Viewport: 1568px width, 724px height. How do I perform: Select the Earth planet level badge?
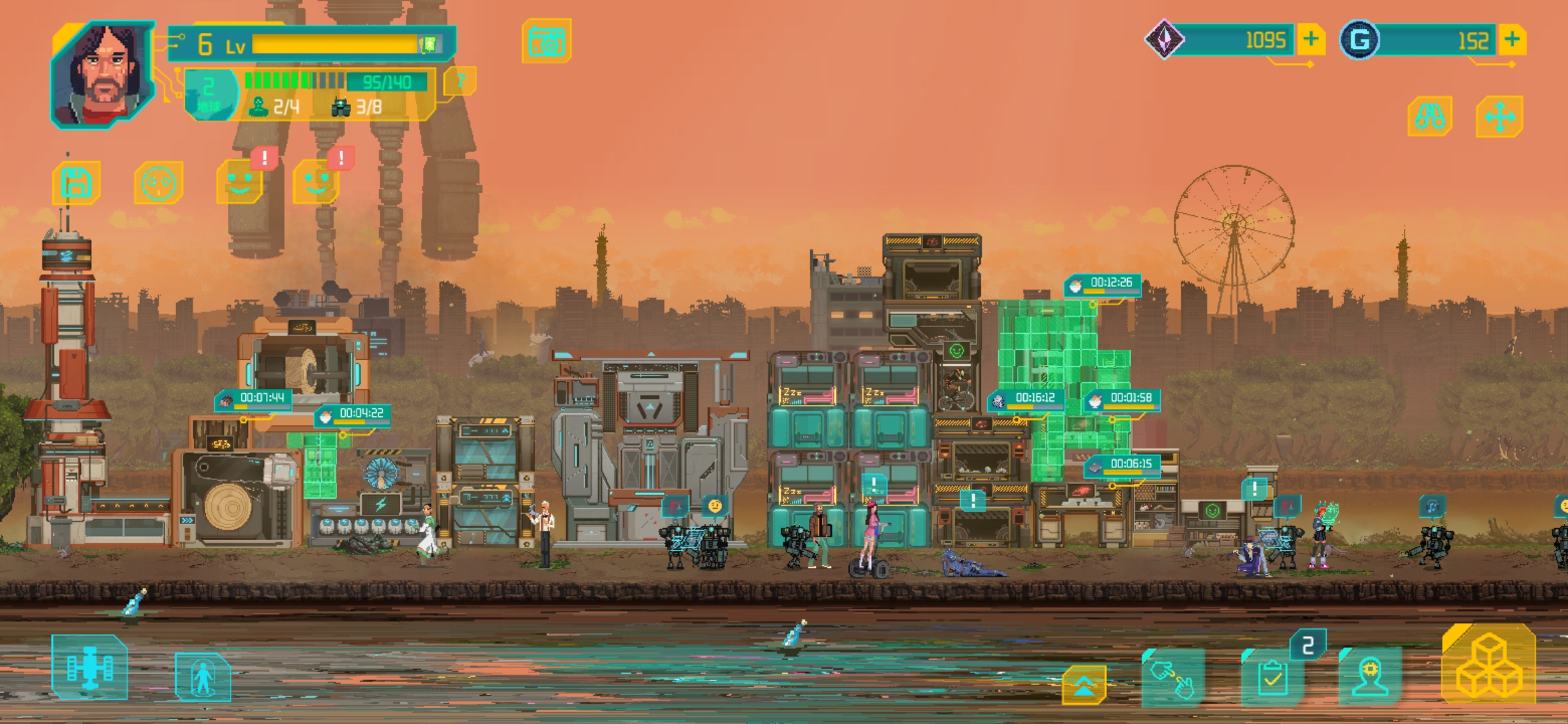coord(210,94)
